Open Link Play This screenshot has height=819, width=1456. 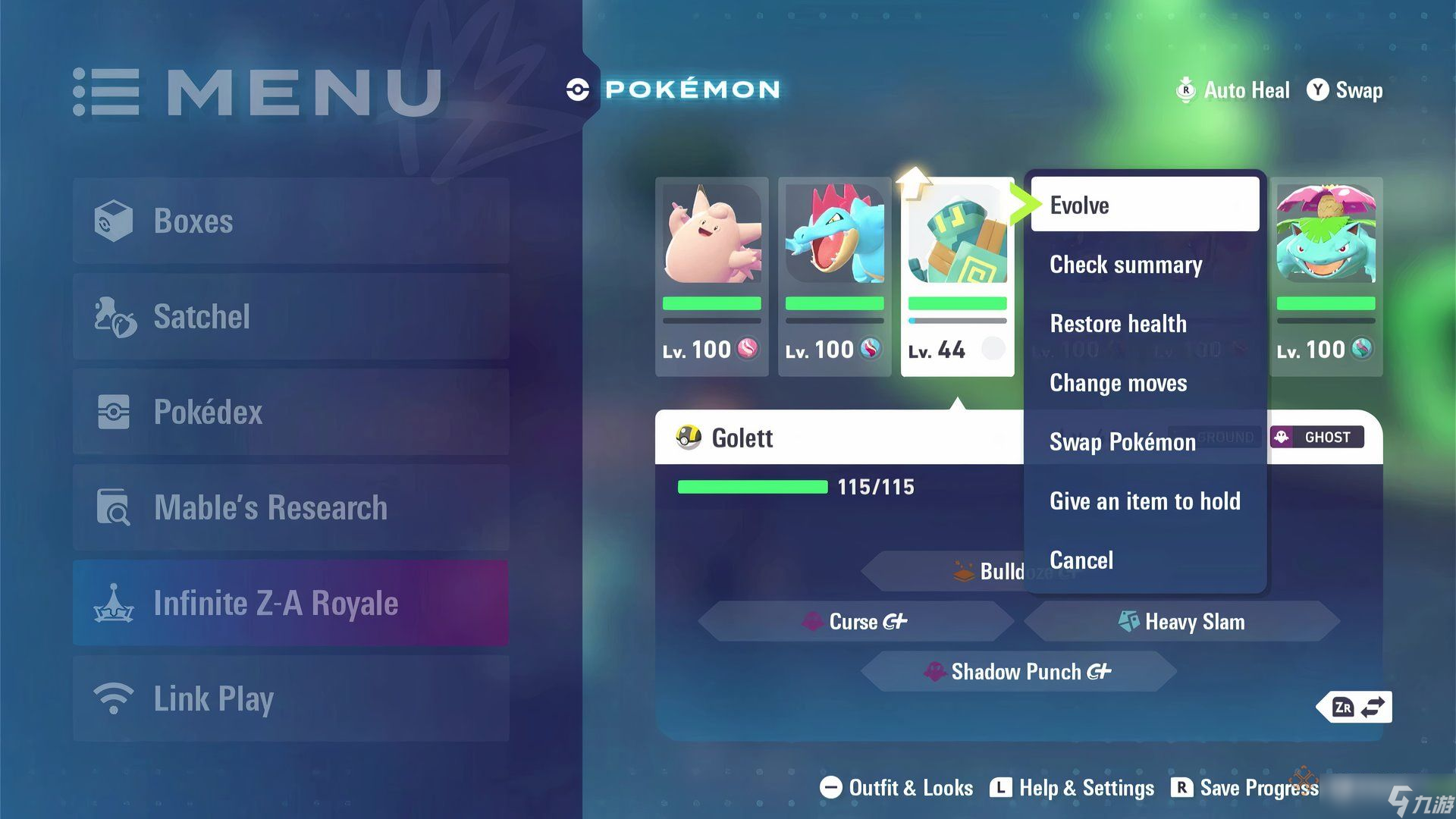click(x=291, y=698)
